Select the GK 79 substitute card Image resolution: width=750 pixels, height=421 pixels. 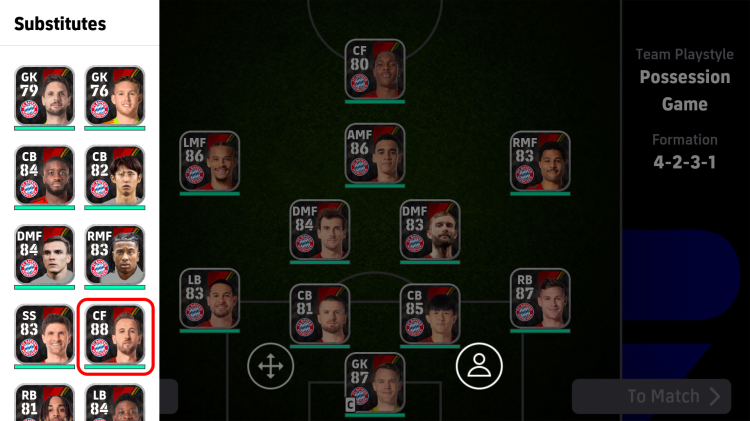pos(44,96)
